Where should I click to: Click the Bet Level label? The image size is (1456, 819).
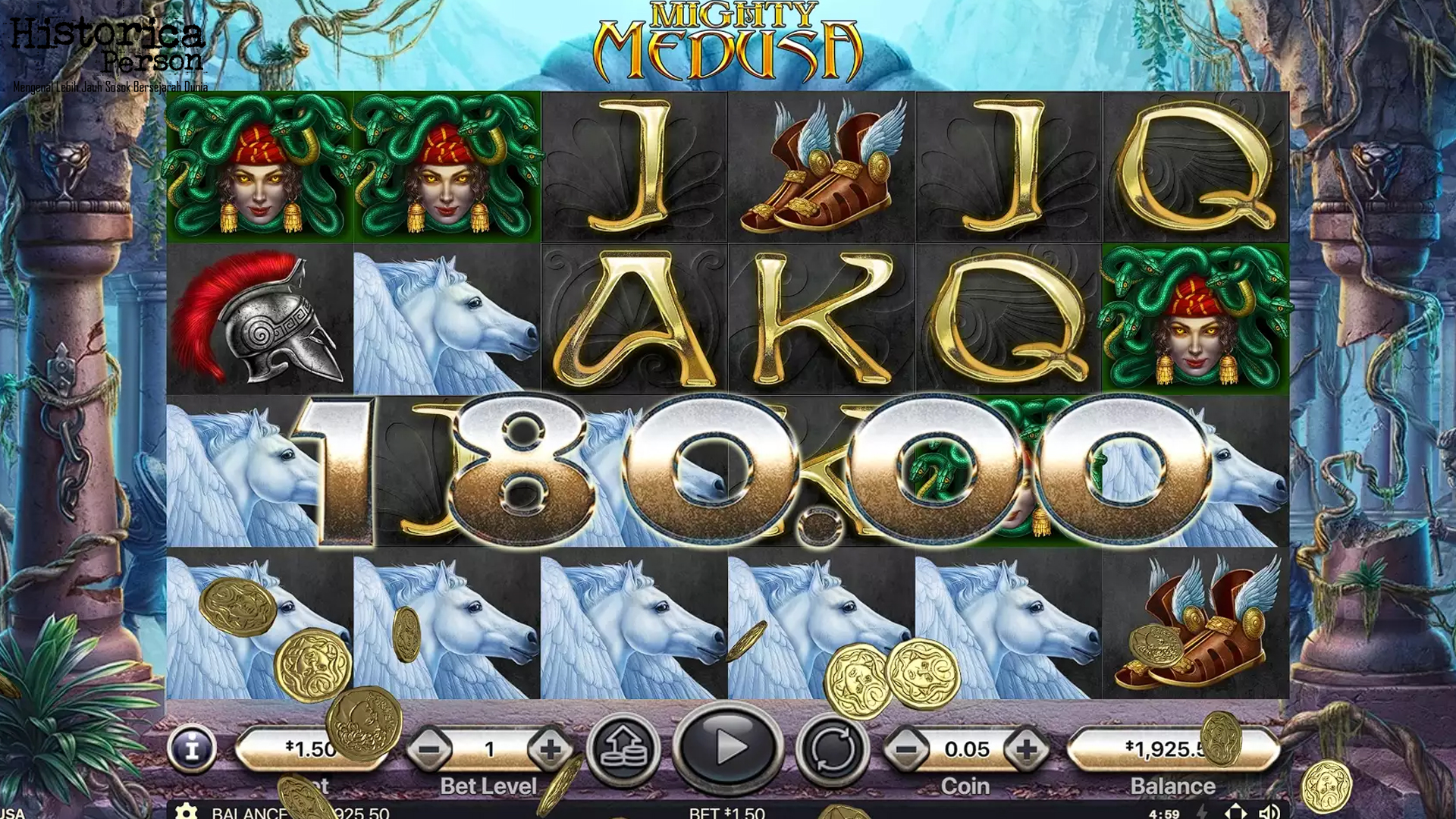(489, 786)
